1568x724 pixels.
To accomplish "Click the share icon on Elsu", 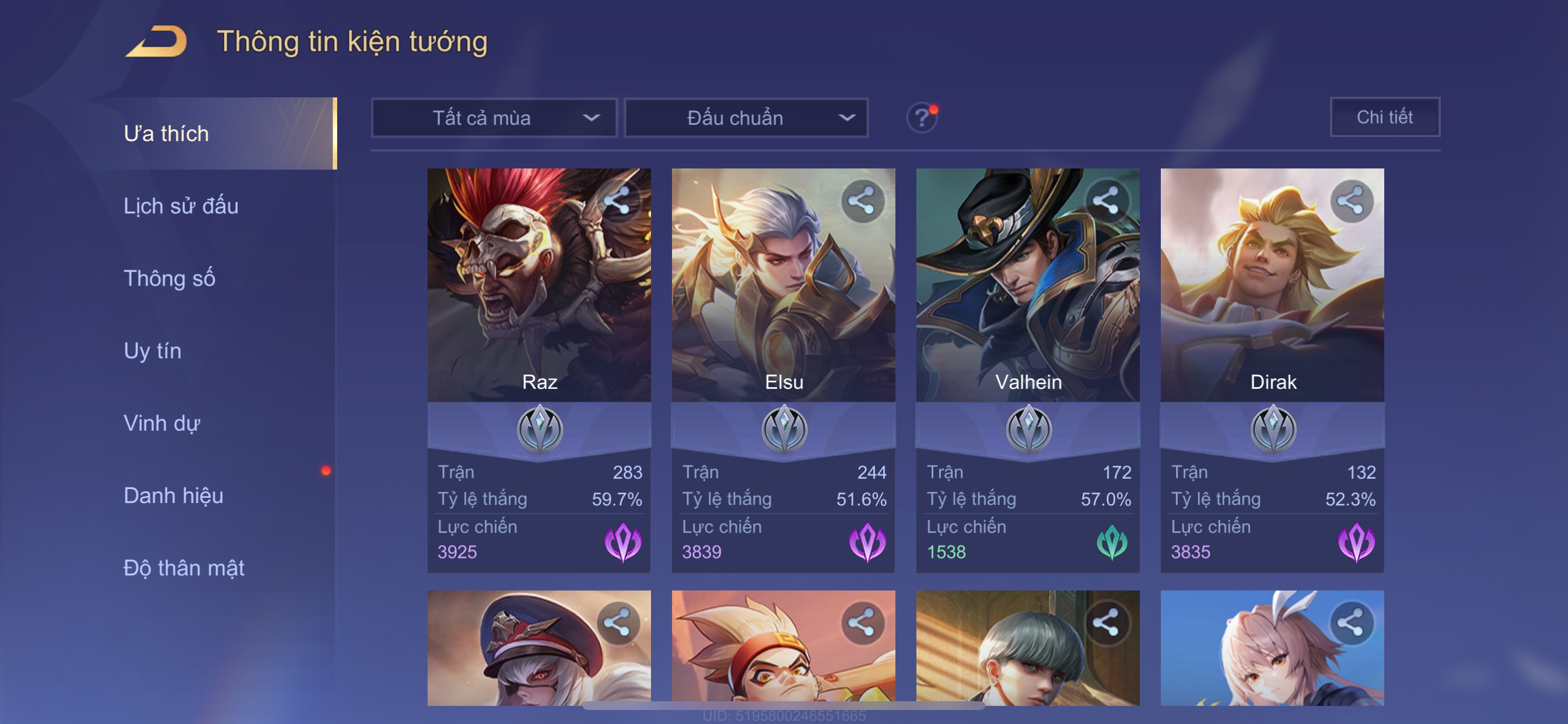I will (x=862, y=200).
